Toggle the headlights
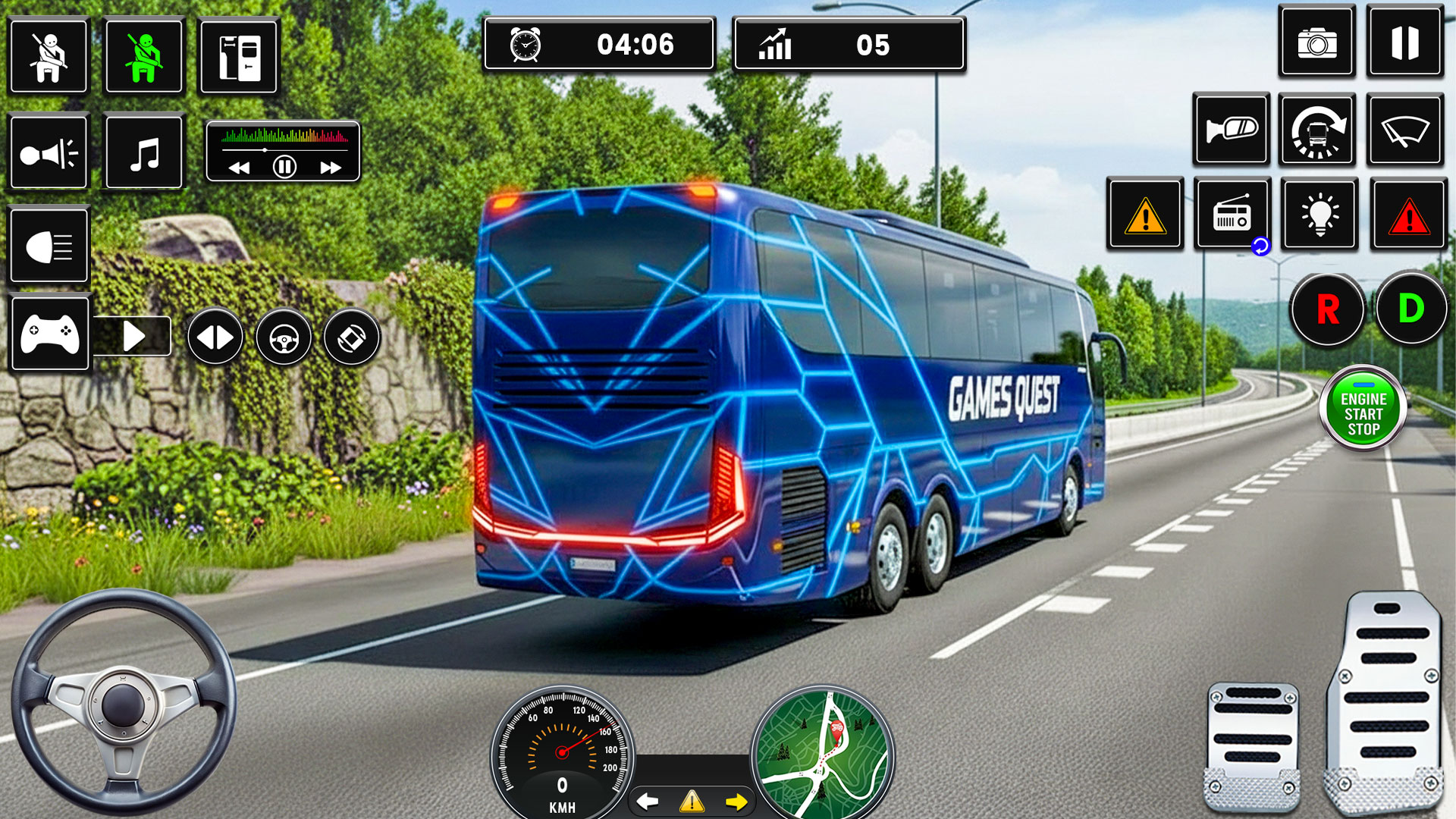This screenshot has width=1456, height=819. 49,246
